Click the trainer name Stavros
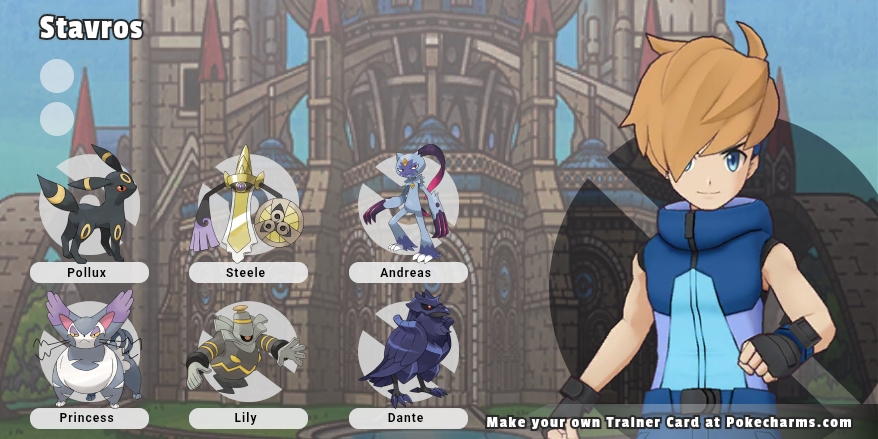Screen dimensions: 878x439 (91, 29)
